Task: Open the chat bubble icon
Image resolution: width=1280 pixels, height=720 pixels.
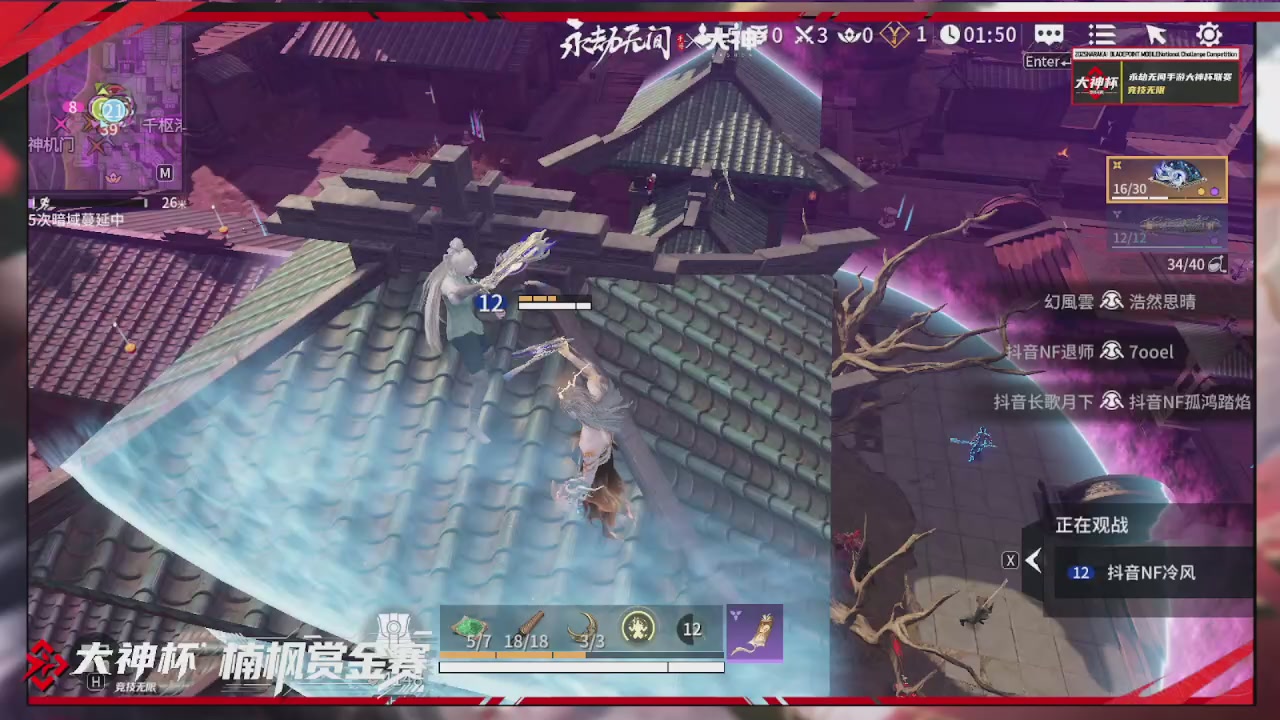Action: (x=1048, y=35)
